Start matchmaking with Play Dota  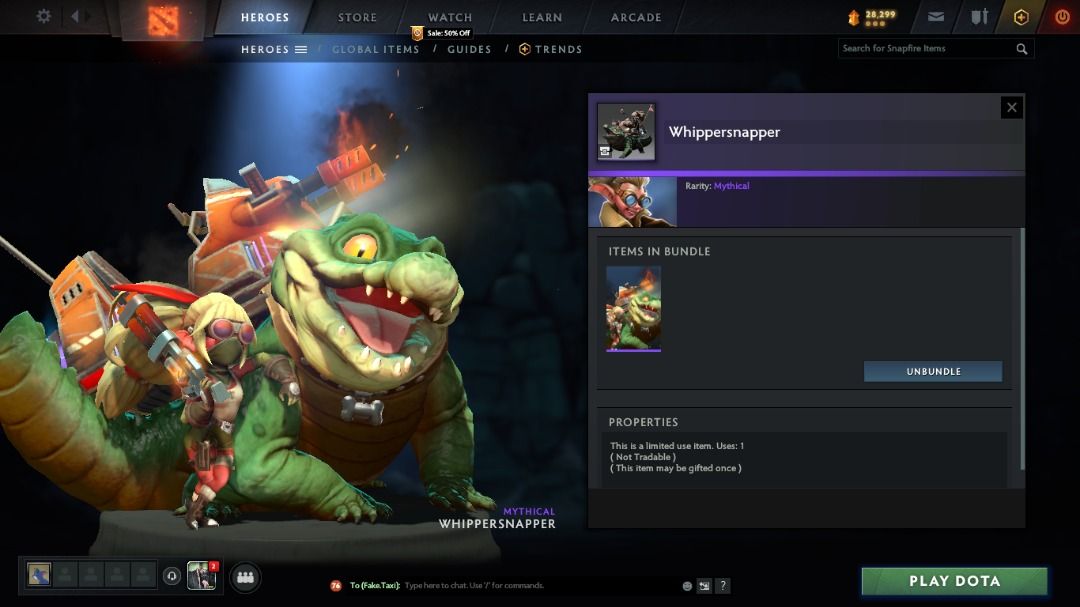click(954, 581)
